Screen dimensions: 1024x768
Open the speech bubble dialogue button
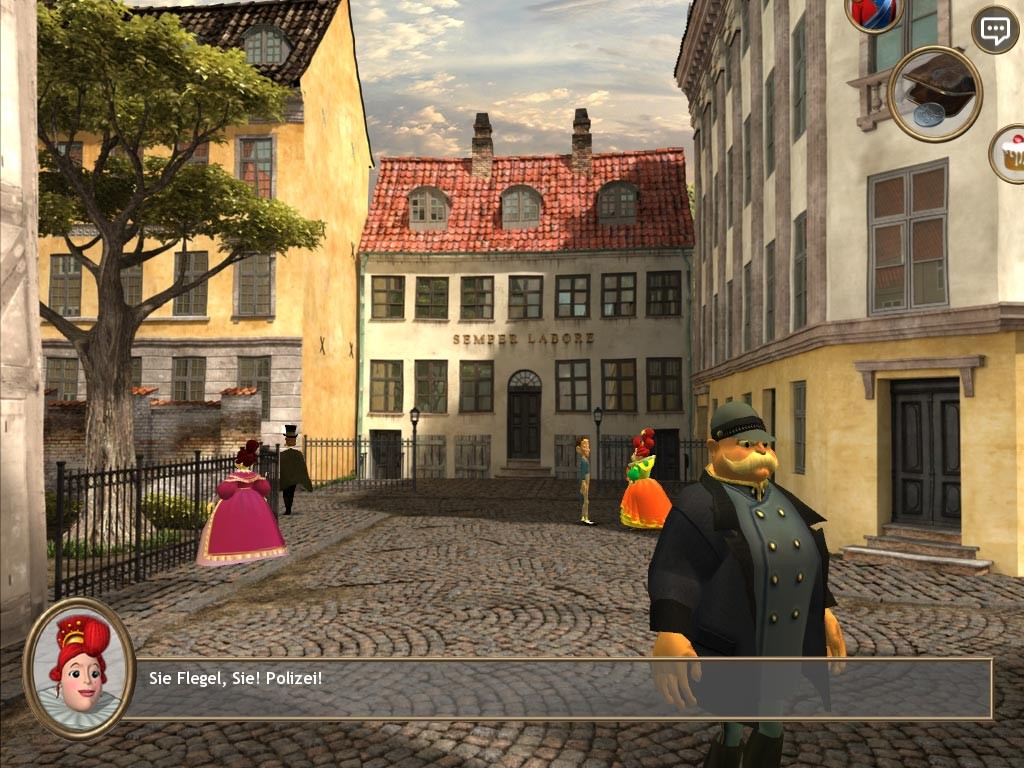tap(994, 30)
